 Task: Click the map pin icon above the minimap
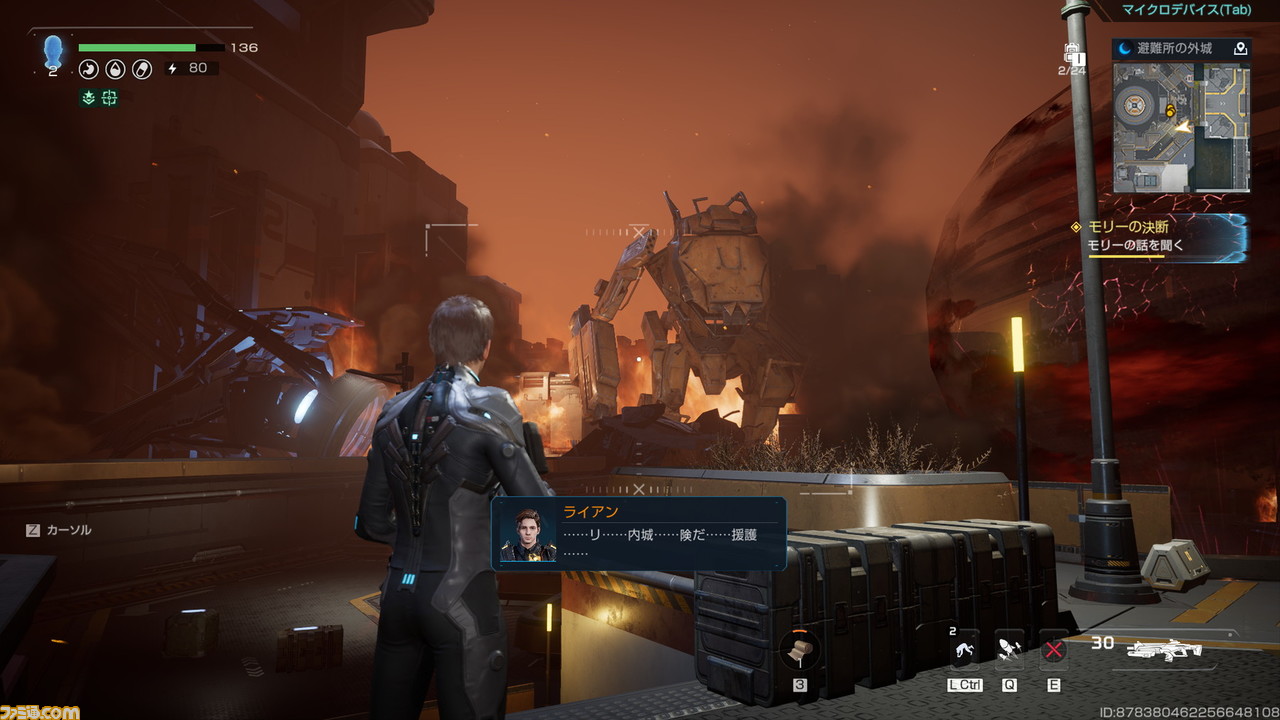pos(1240,48)
